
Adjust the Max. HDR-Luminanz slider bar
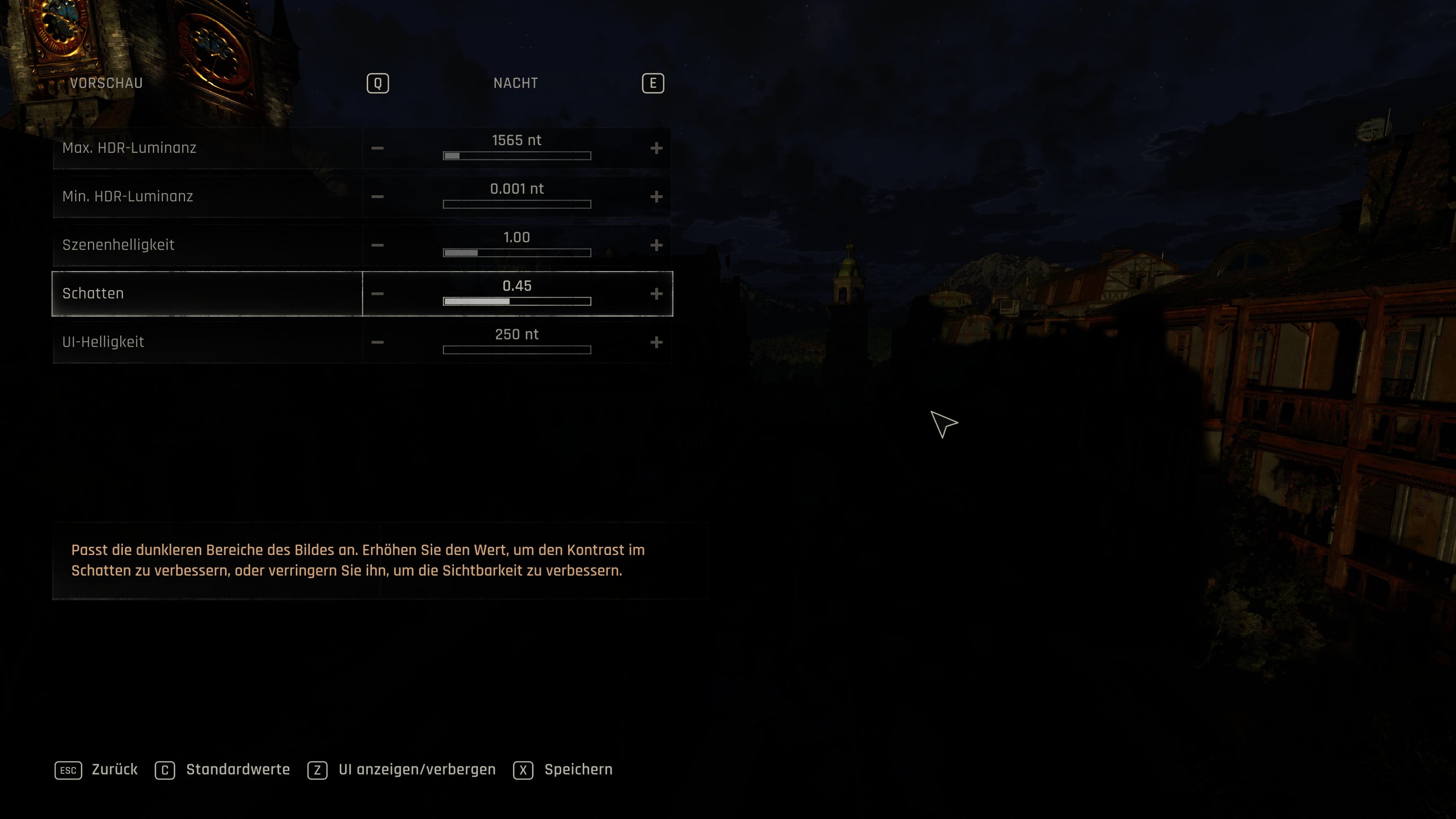pyautogui.click(x=516, y=155)
